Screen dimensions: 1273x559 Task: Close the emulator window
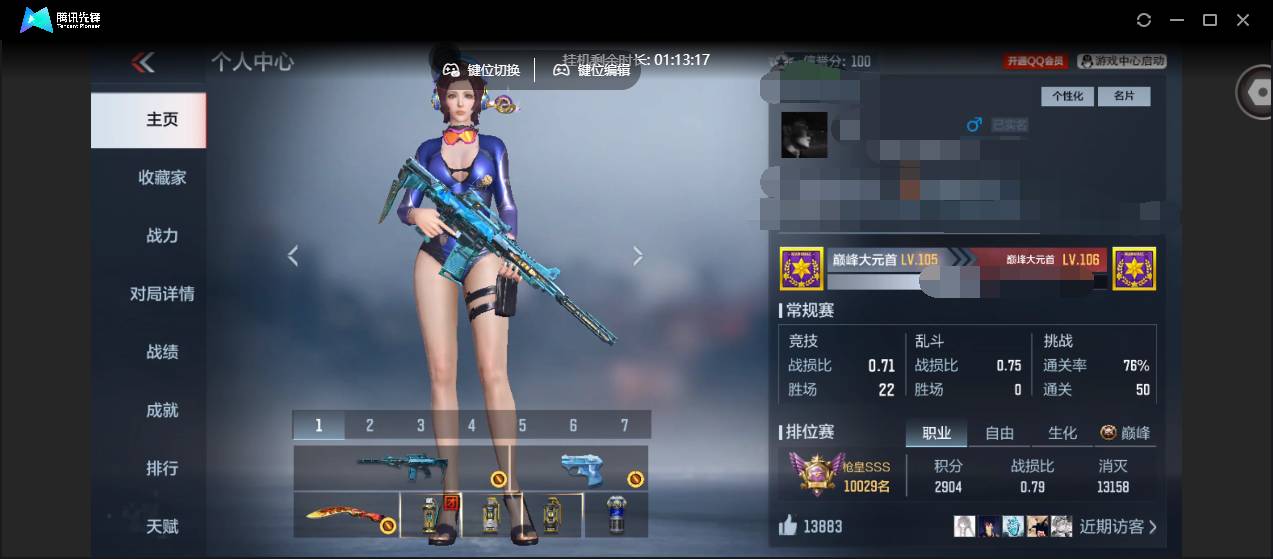point(1243,20)
